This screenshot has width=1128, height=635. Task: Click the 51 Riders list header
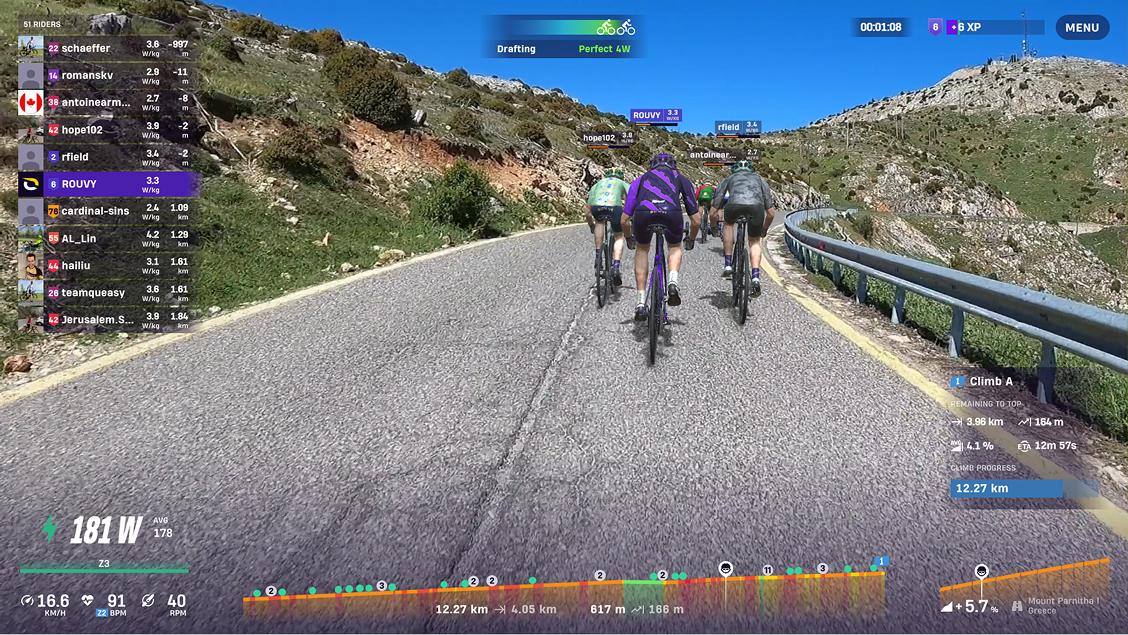[42, 24]
